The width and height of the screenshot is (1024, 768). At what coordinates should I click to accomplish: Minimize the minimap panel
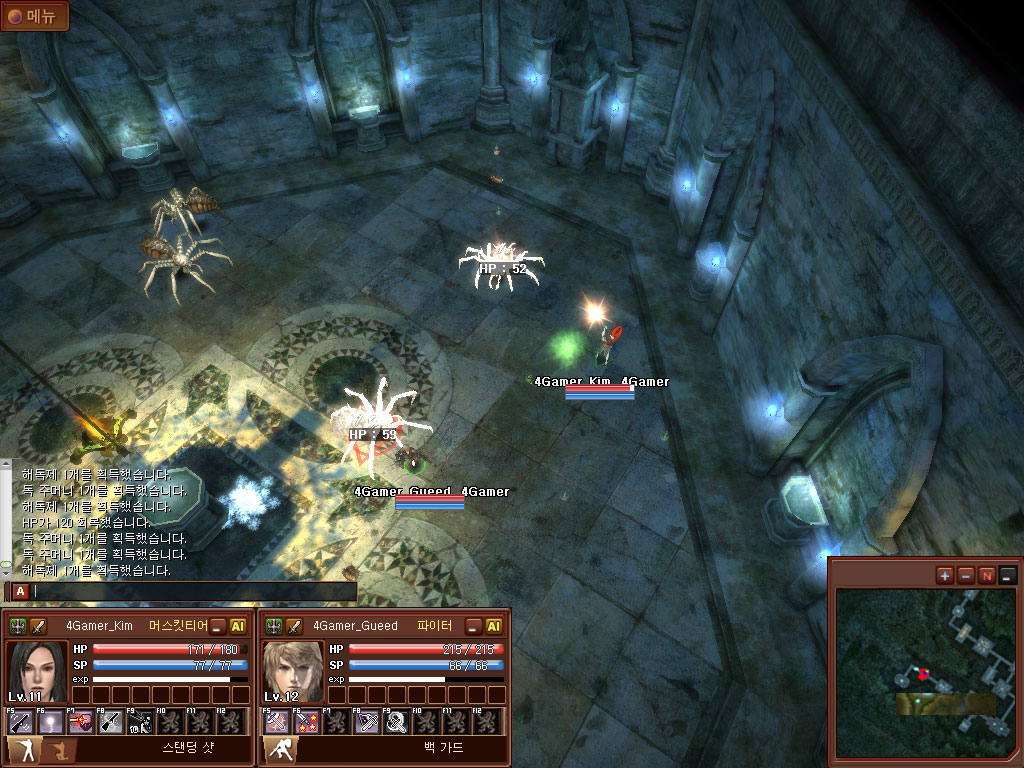(x=1007, y=575)
